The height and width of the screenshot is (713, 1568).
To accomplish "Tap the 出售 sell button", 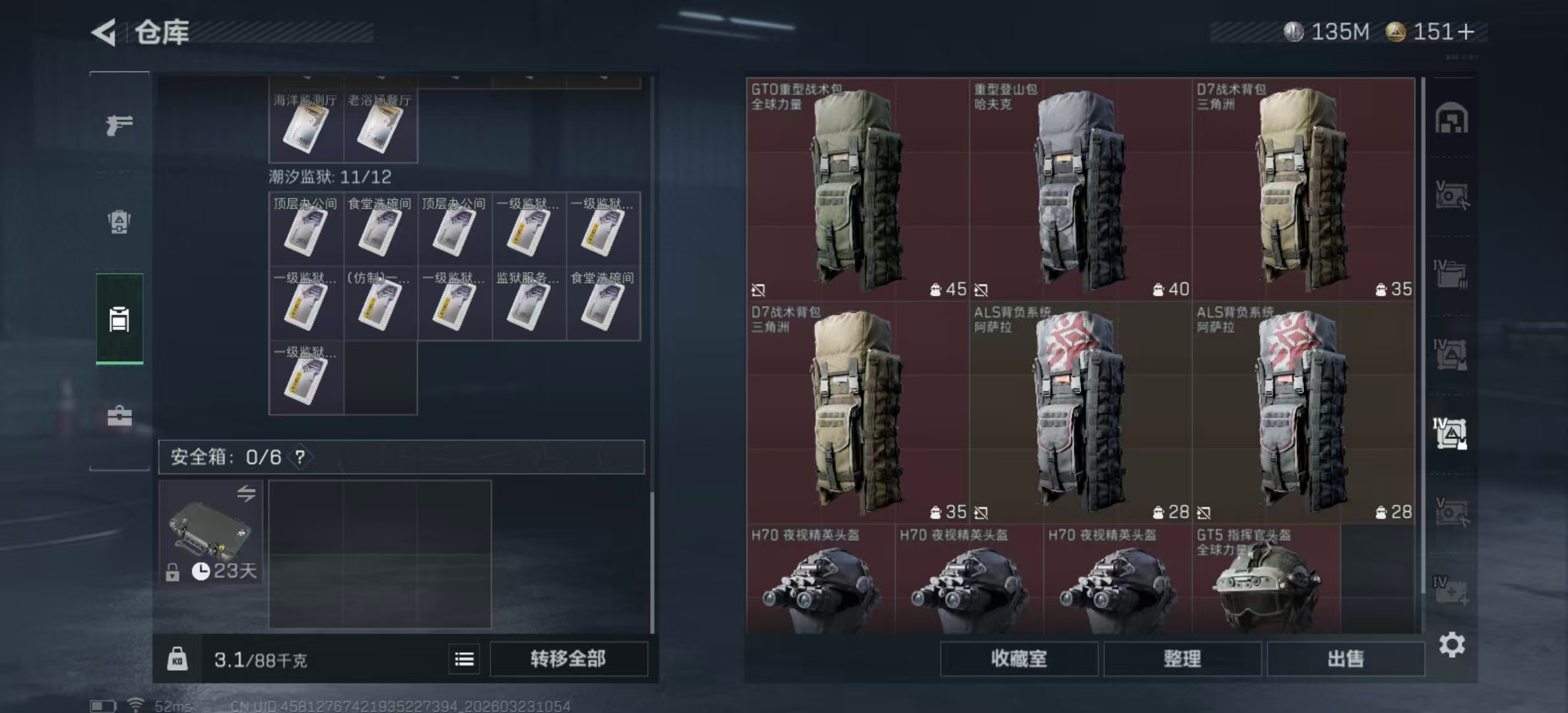I will pyautogui.click(x=1345, y=658).
